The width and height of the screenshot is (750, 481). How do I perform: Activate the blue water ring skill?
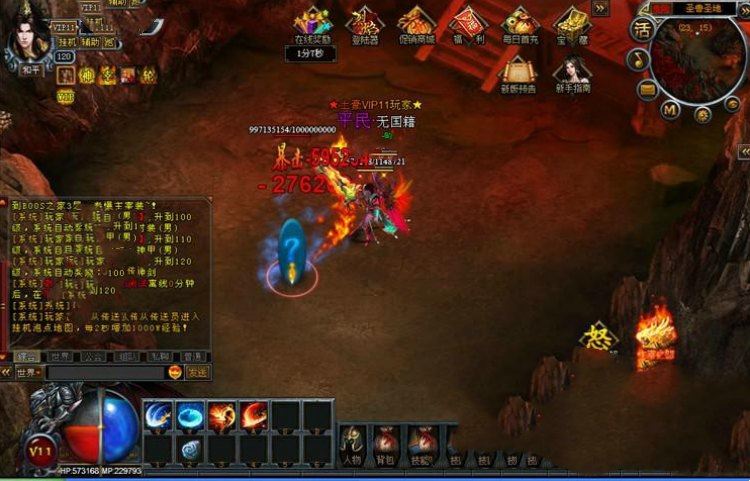tap(190, 415)
